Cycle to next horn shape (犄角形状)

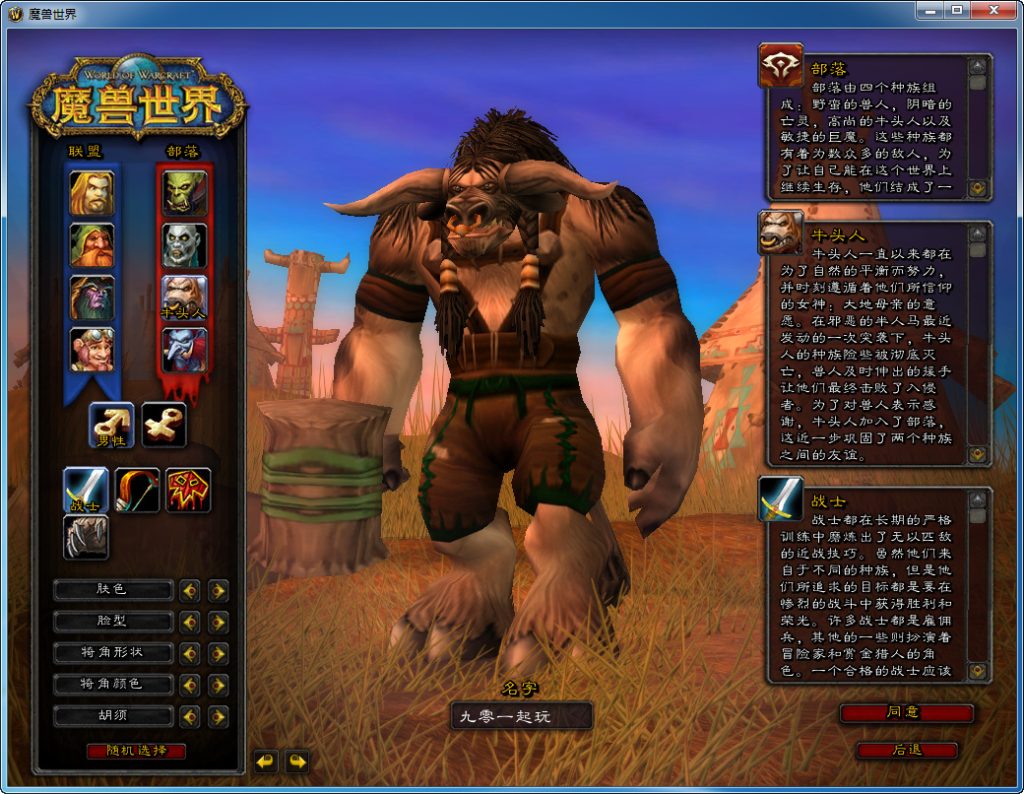click(218, 653)
